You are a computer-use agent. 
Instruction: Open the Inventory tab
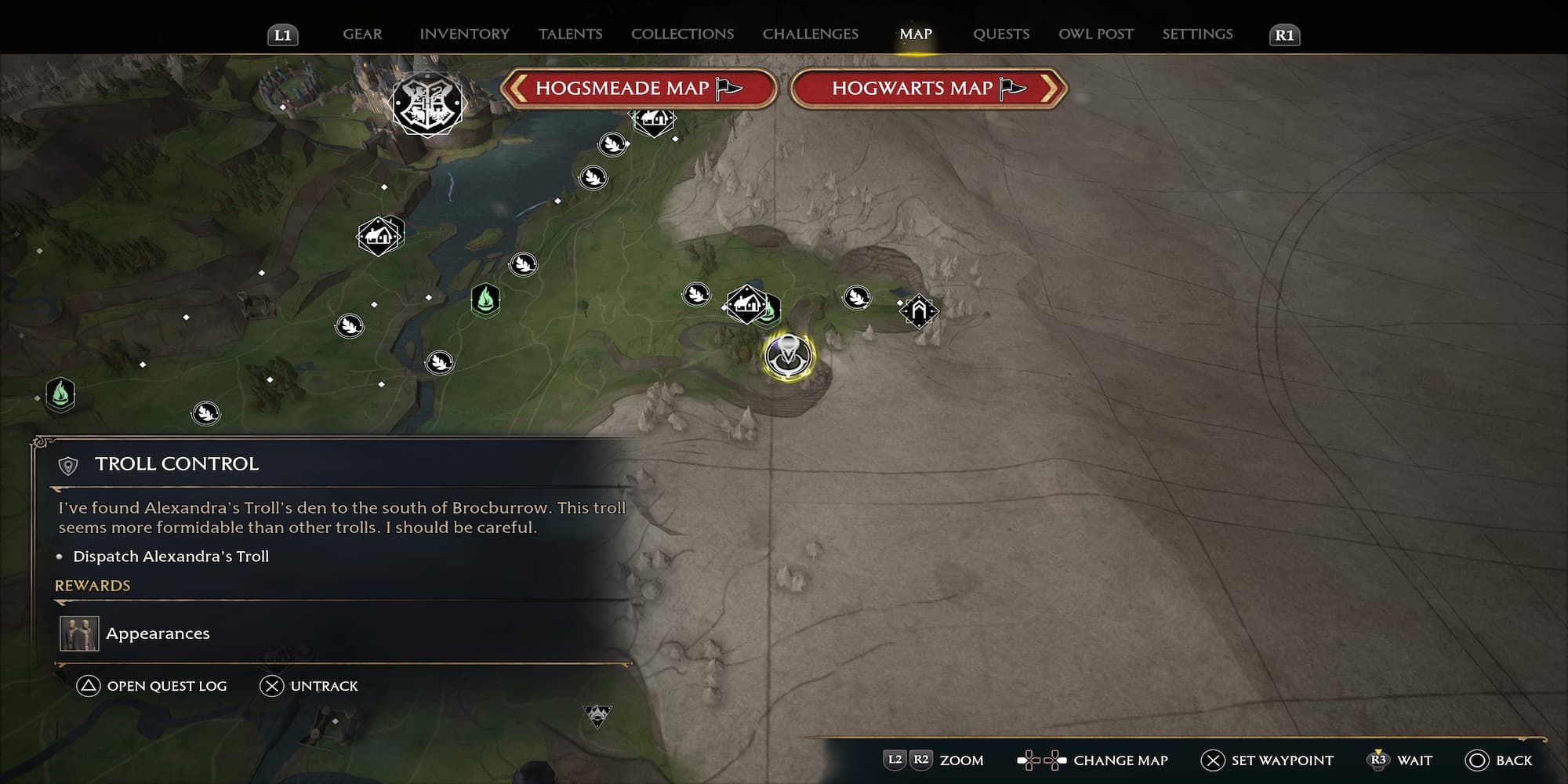464,34
